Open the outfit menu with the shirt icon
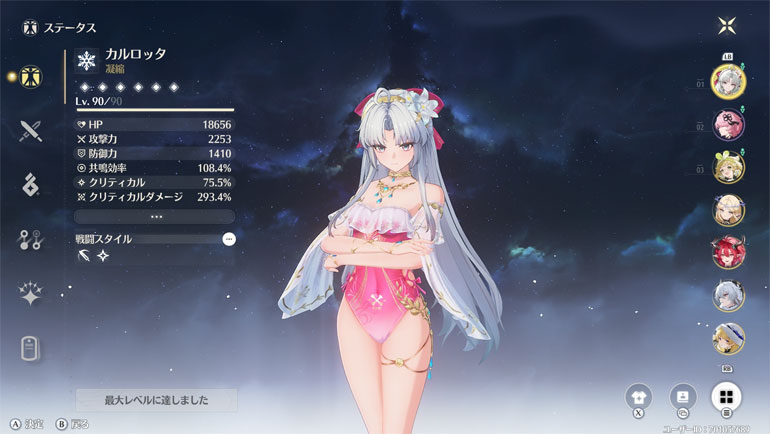 point(639,396)
